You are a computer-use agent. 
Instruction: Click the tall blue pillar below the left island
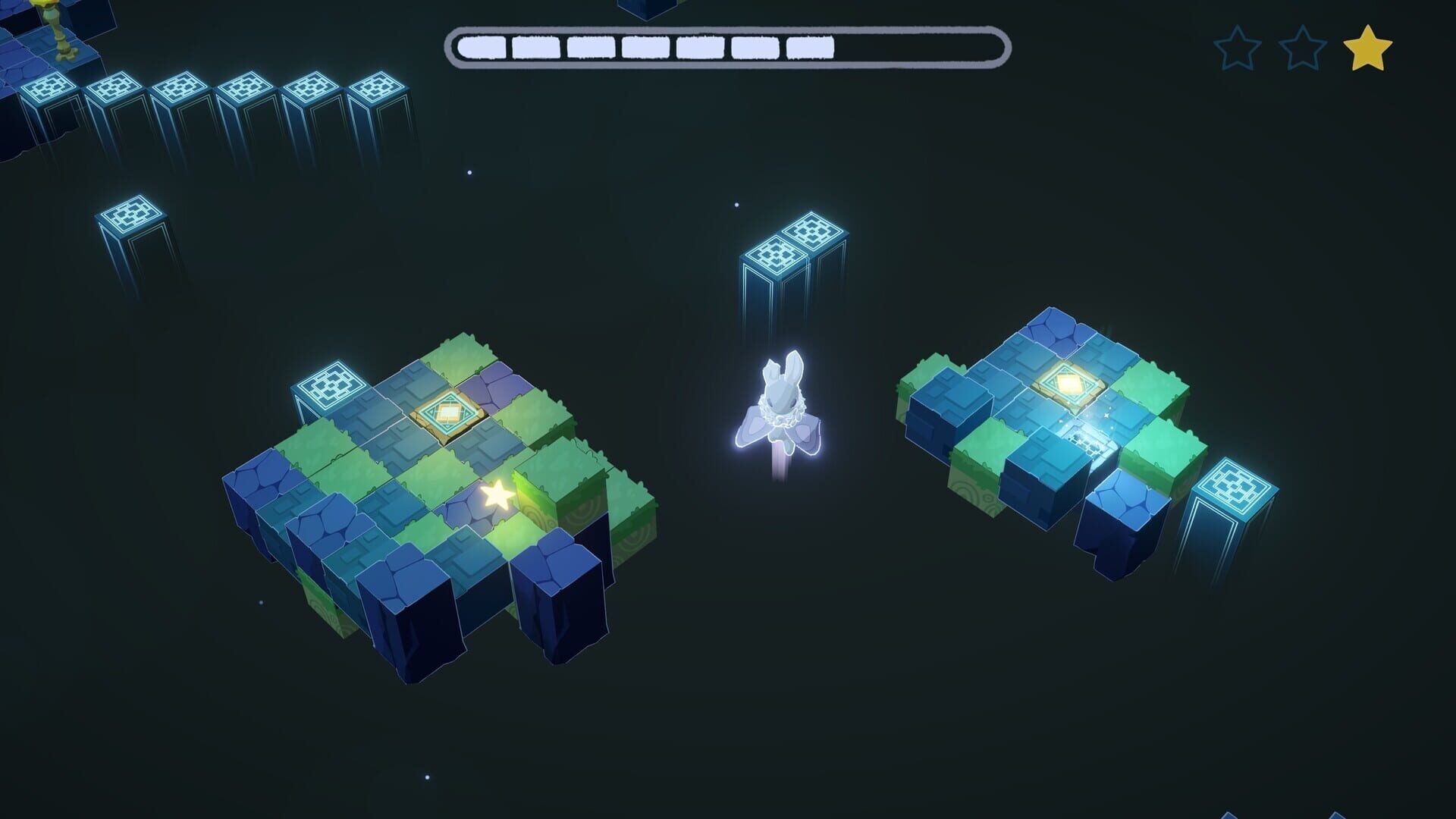pos(409,622)
